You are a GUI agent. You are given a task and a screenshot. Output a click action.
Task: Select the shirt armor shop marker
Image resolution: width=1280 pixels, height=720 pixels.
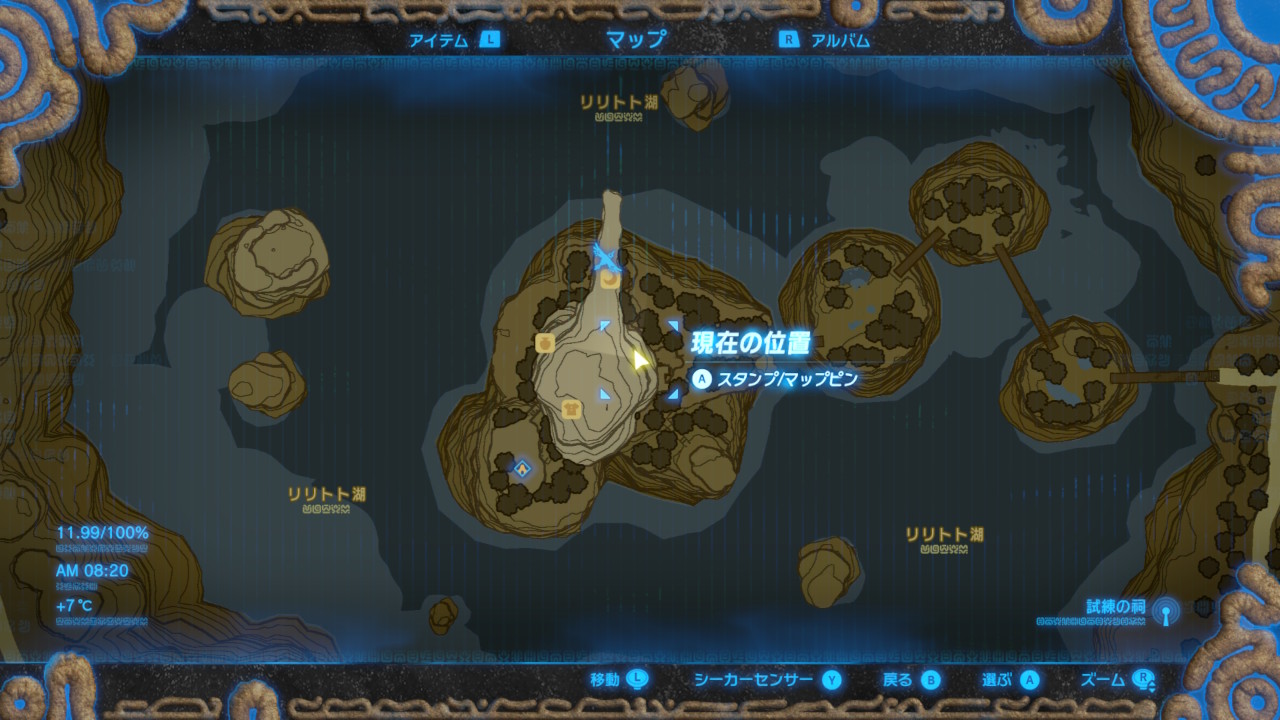(571, 408)
